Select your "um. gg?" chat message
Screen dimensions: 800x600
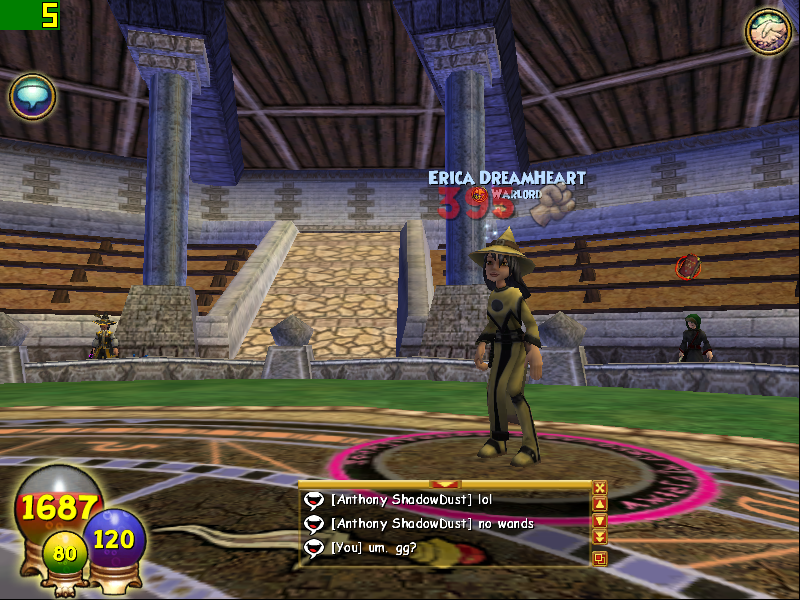pos(374,547)
